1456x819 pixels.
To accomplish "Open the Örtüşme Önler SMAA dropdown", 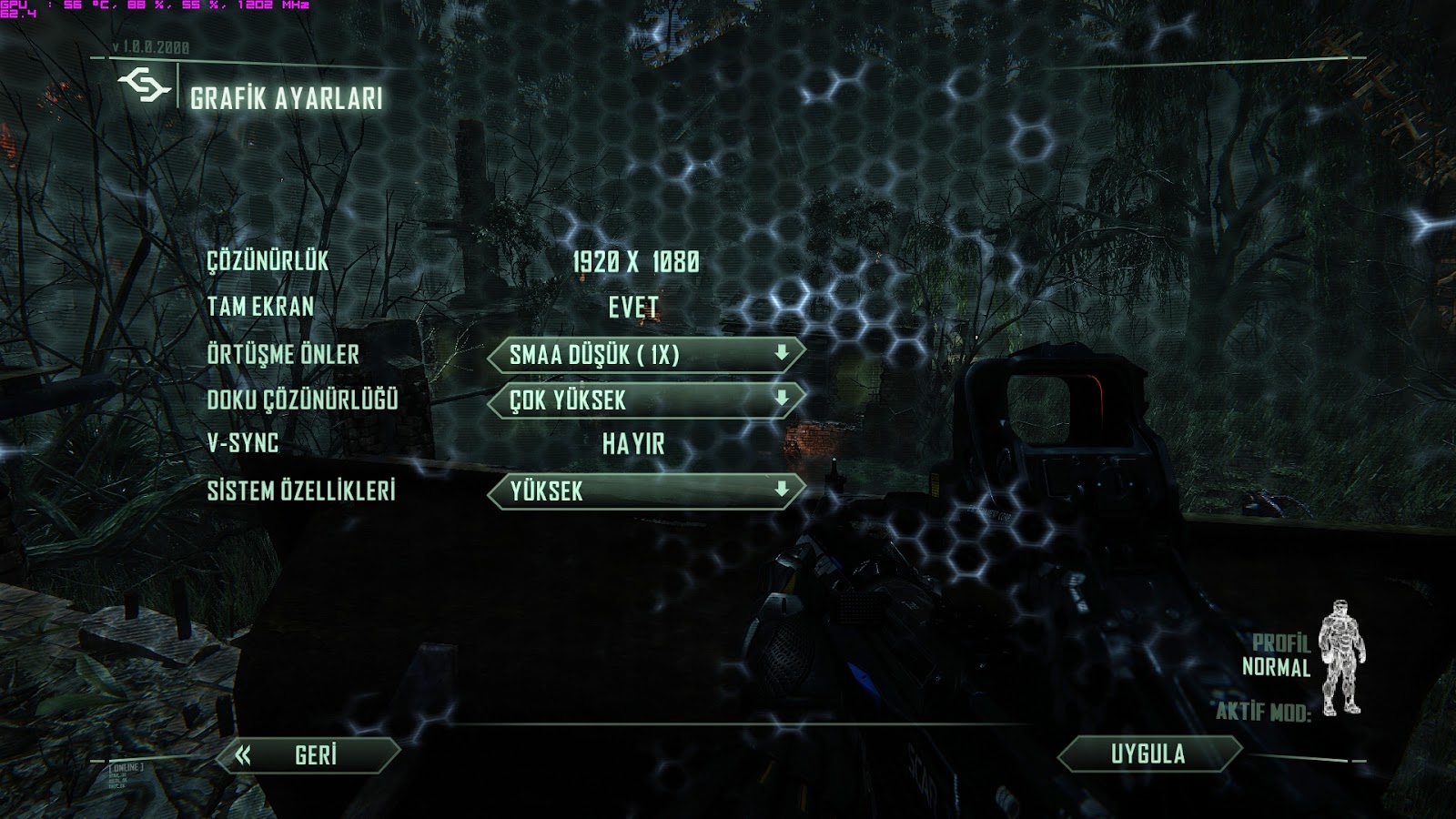I will coord(646,355).
